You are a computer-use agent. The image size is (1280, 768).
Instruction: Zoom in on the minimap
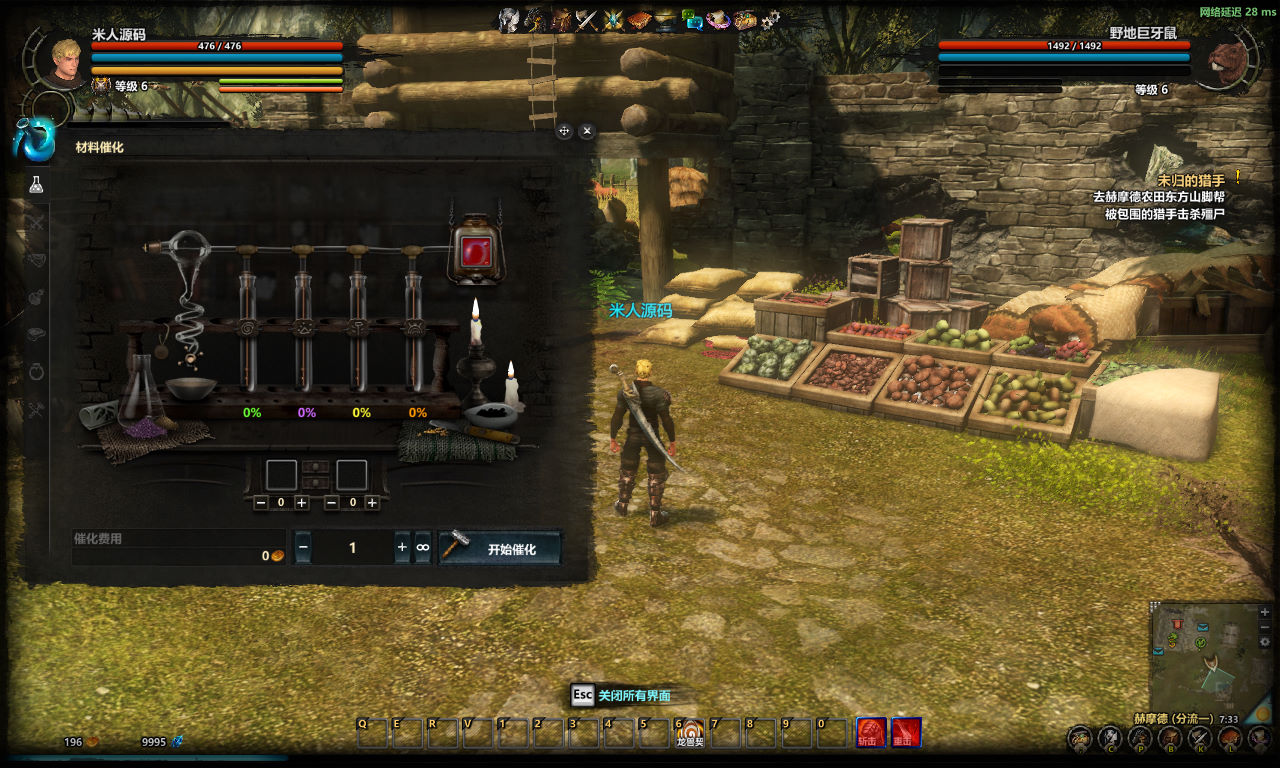tap(1265, 611)
